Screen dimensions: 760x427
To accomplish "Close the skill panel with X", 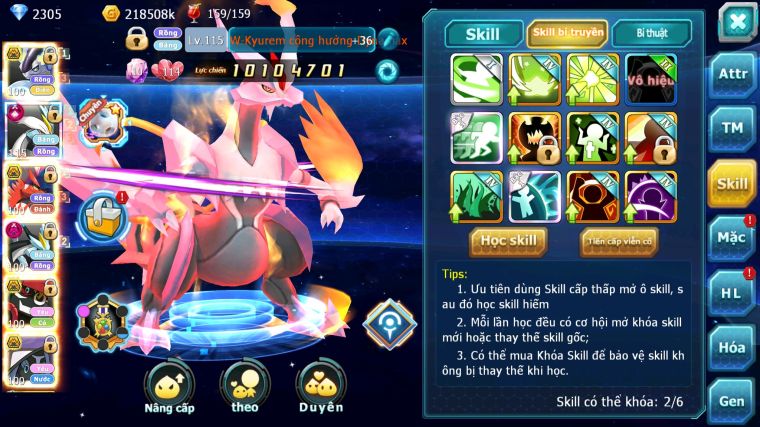I will pos(737,22).
